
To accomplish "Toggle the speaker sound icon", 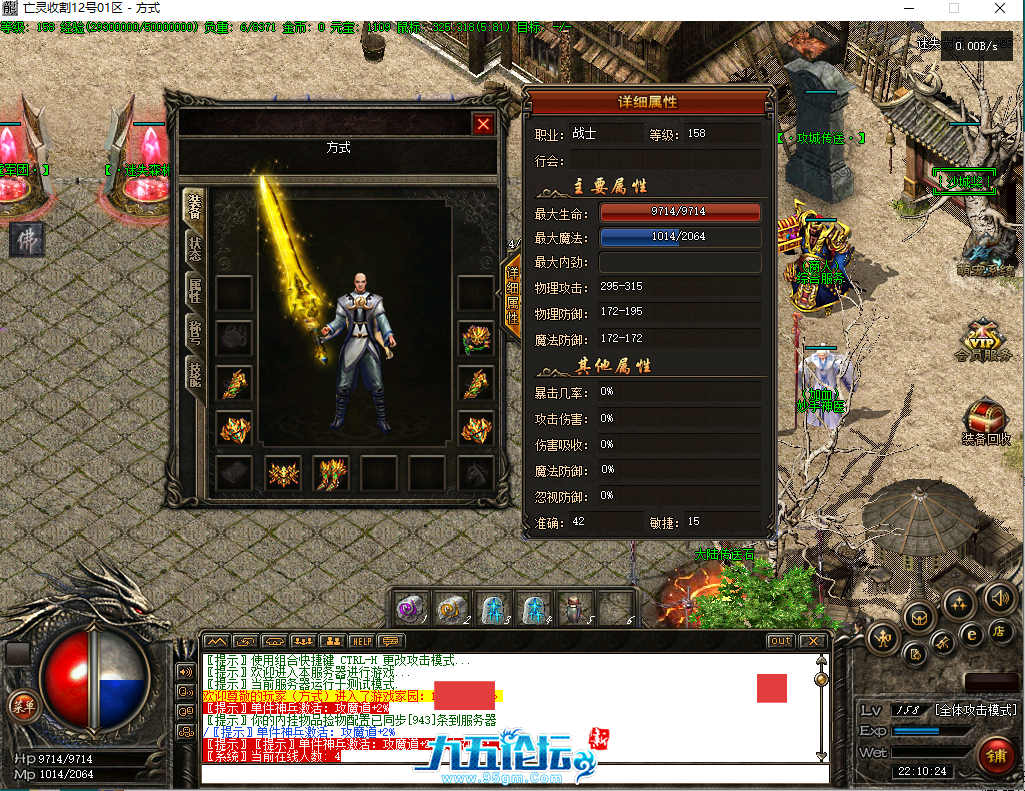I will click(x=997, y=598).
